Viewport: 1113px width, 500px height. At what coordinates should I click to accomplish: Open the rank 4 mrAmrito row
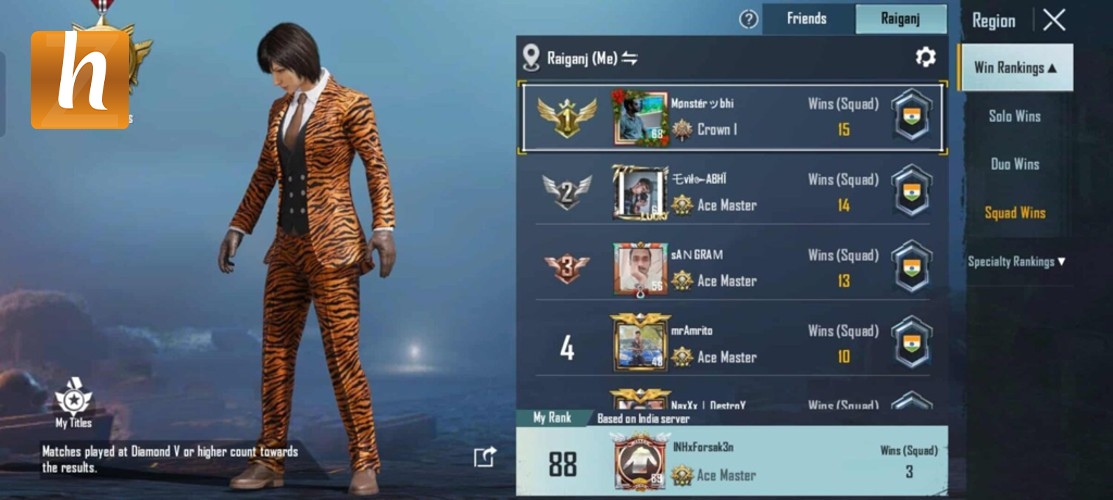tap(730, 343)
